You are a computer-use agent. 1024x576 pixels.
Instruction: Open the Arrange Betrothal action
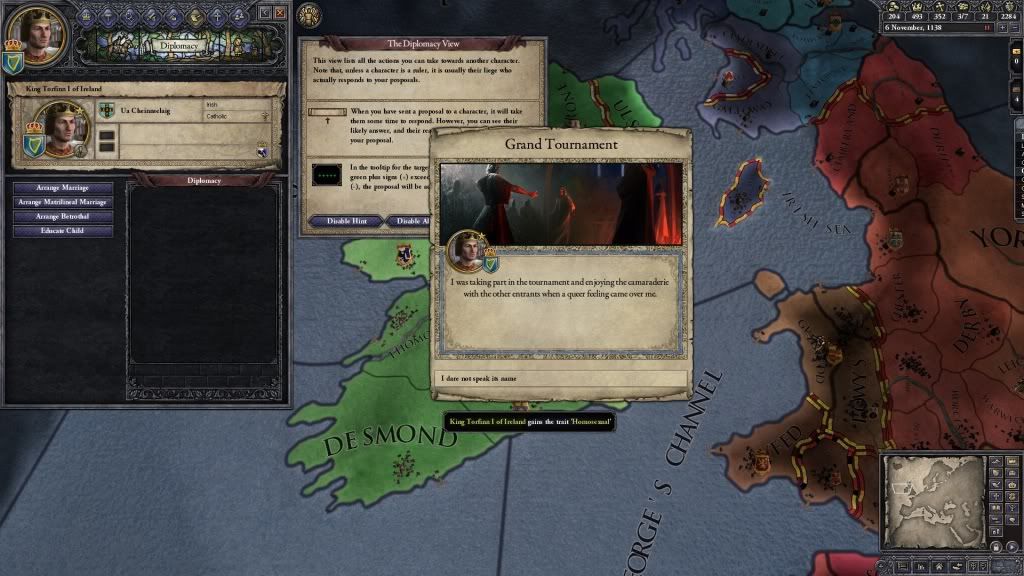62,217
